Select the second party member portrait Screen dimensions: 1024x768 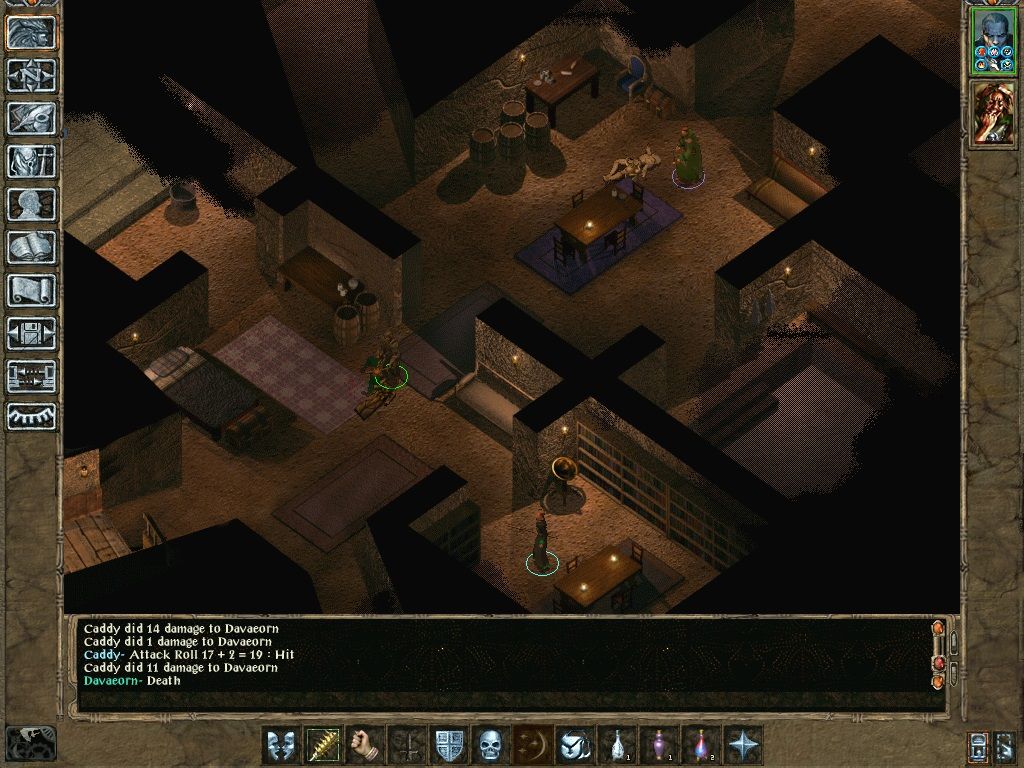point(991,113)
